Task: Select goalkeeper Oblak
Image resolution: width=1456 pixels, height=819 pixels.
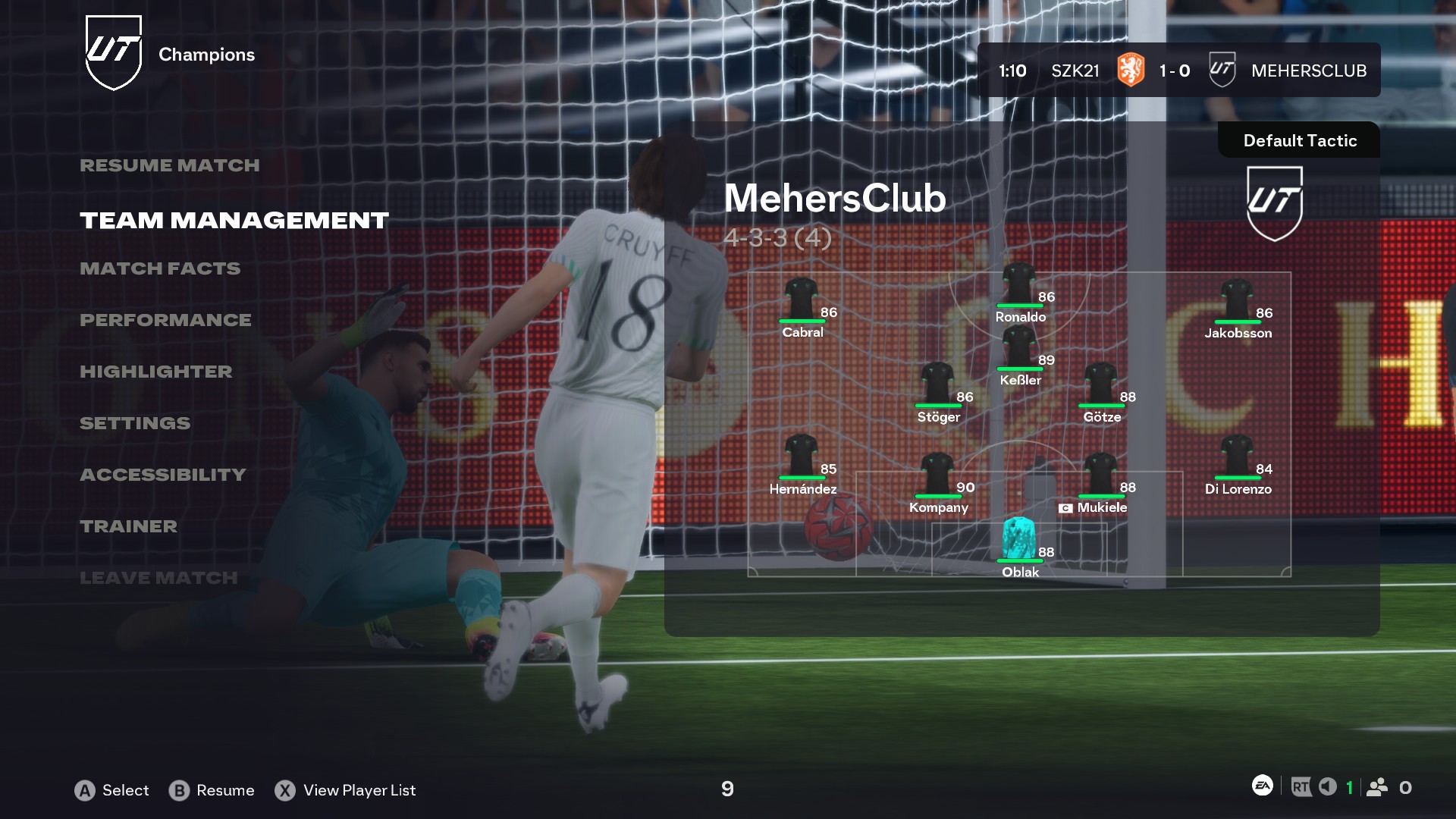Action: 1019,539
